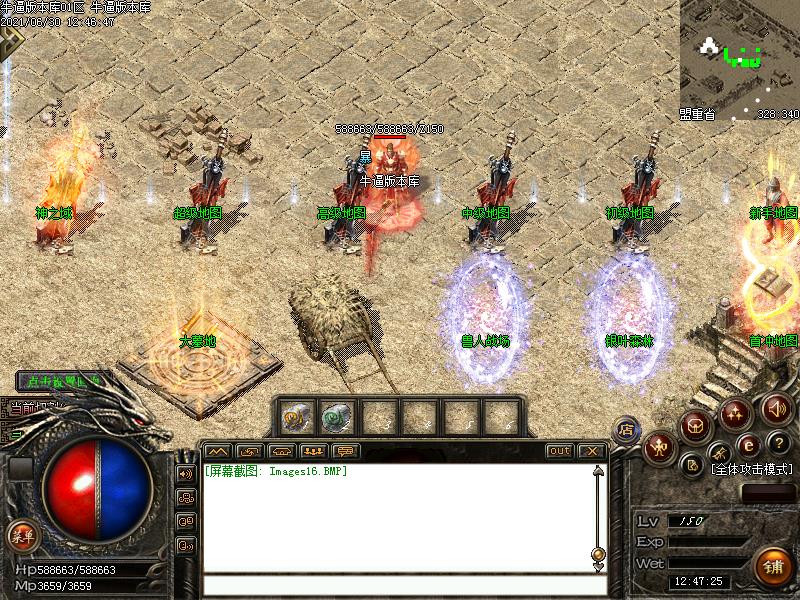Open the character status icon
800x600 pixels.
pyautogui.click(x=661, y=448)
